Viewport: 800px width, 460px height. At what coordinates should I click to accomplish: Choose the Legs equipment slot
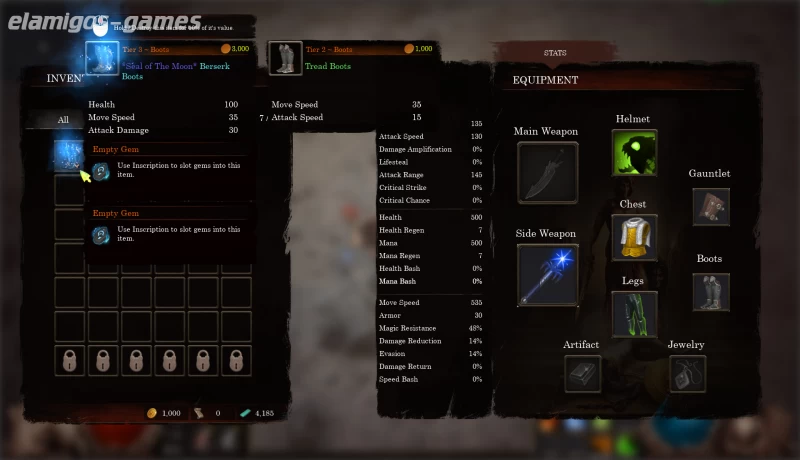(x=634, y=313)
